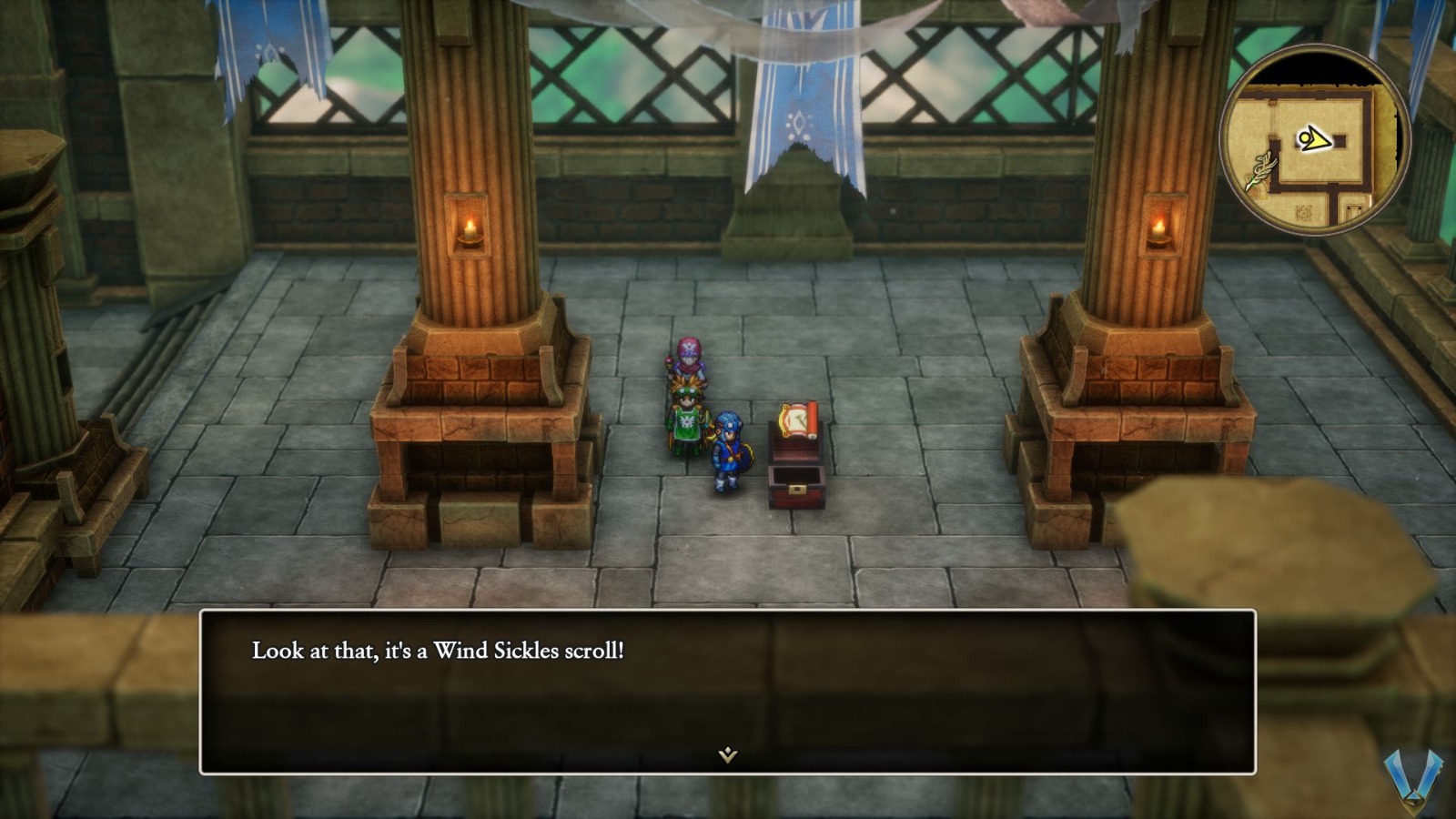Select the herb sprig icon on the minimap

click(x=1262, y=168)
